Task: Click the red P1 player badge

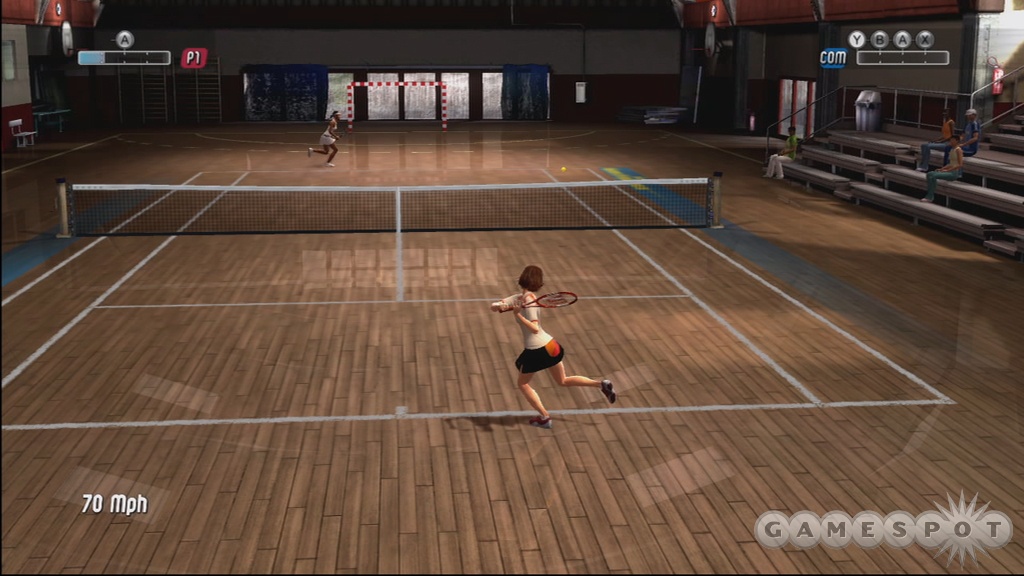Action: [x=194, y=58]
